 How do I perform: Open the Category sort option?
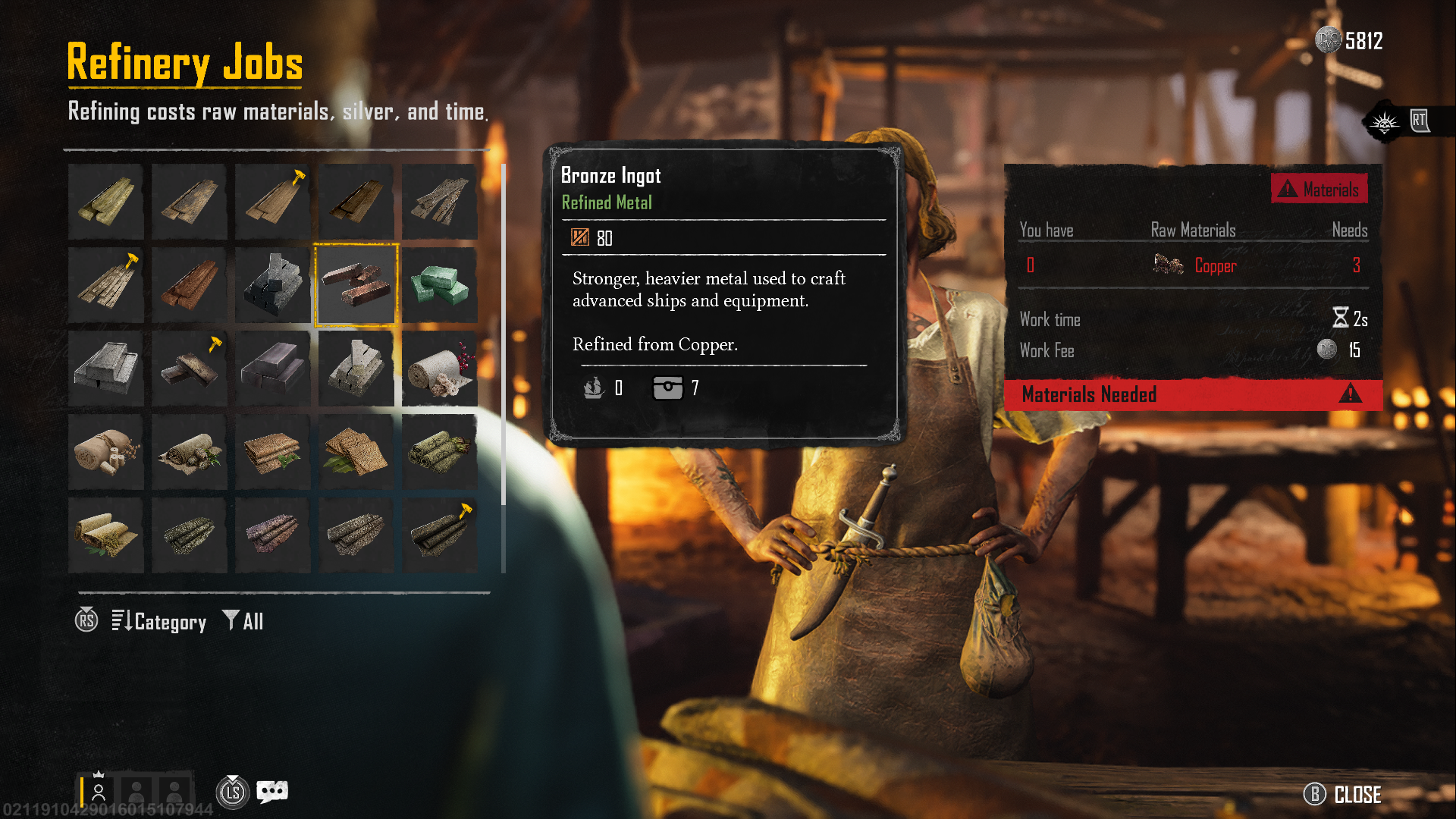[x=159, y=622]
